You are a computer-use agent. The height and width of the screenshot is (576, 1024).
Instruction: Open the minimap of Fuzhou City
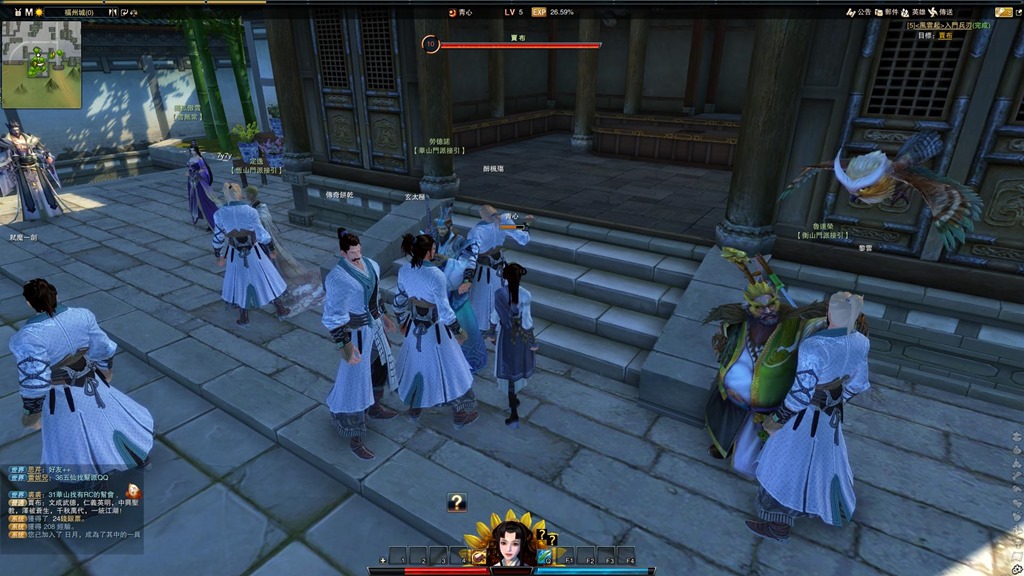[41, 63]
